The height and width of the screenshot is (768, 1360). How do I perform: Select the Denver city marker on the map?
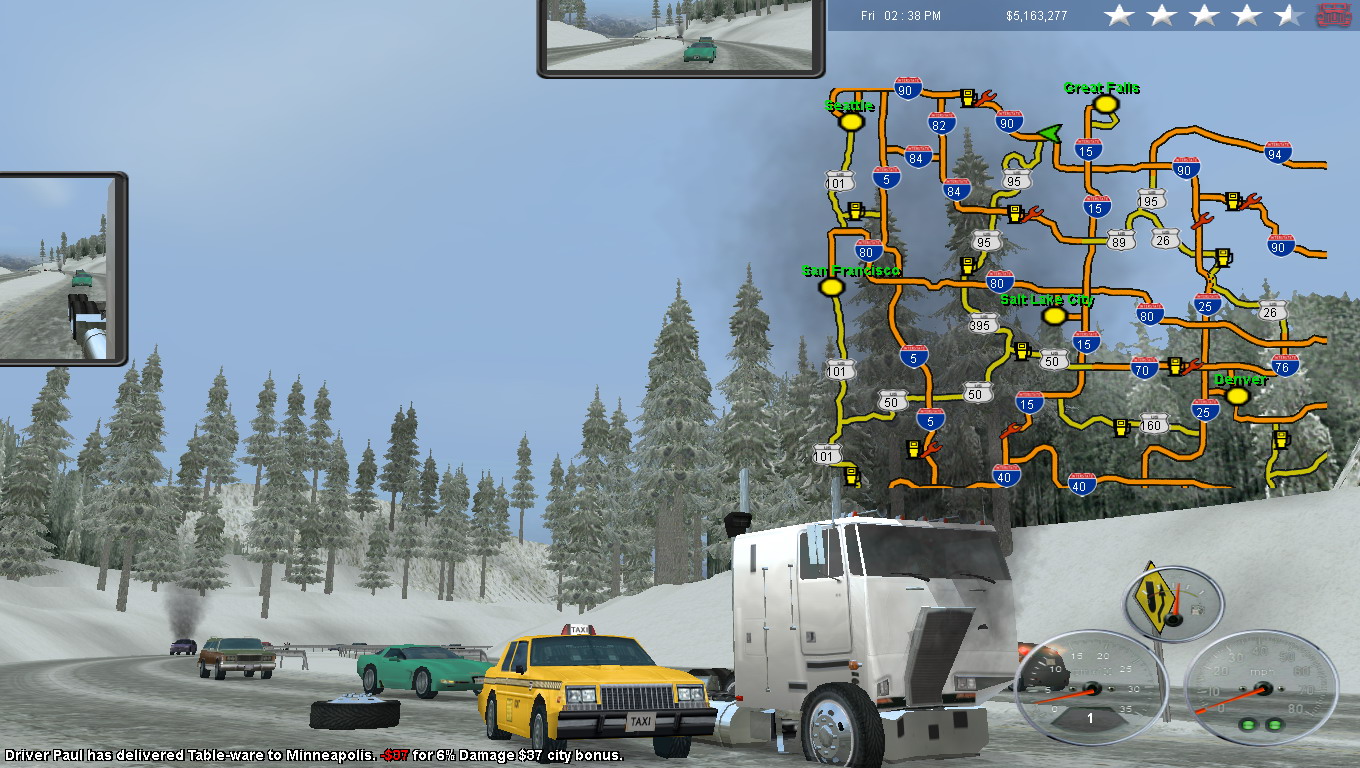pyautogui.click(x=1237, y=396)
